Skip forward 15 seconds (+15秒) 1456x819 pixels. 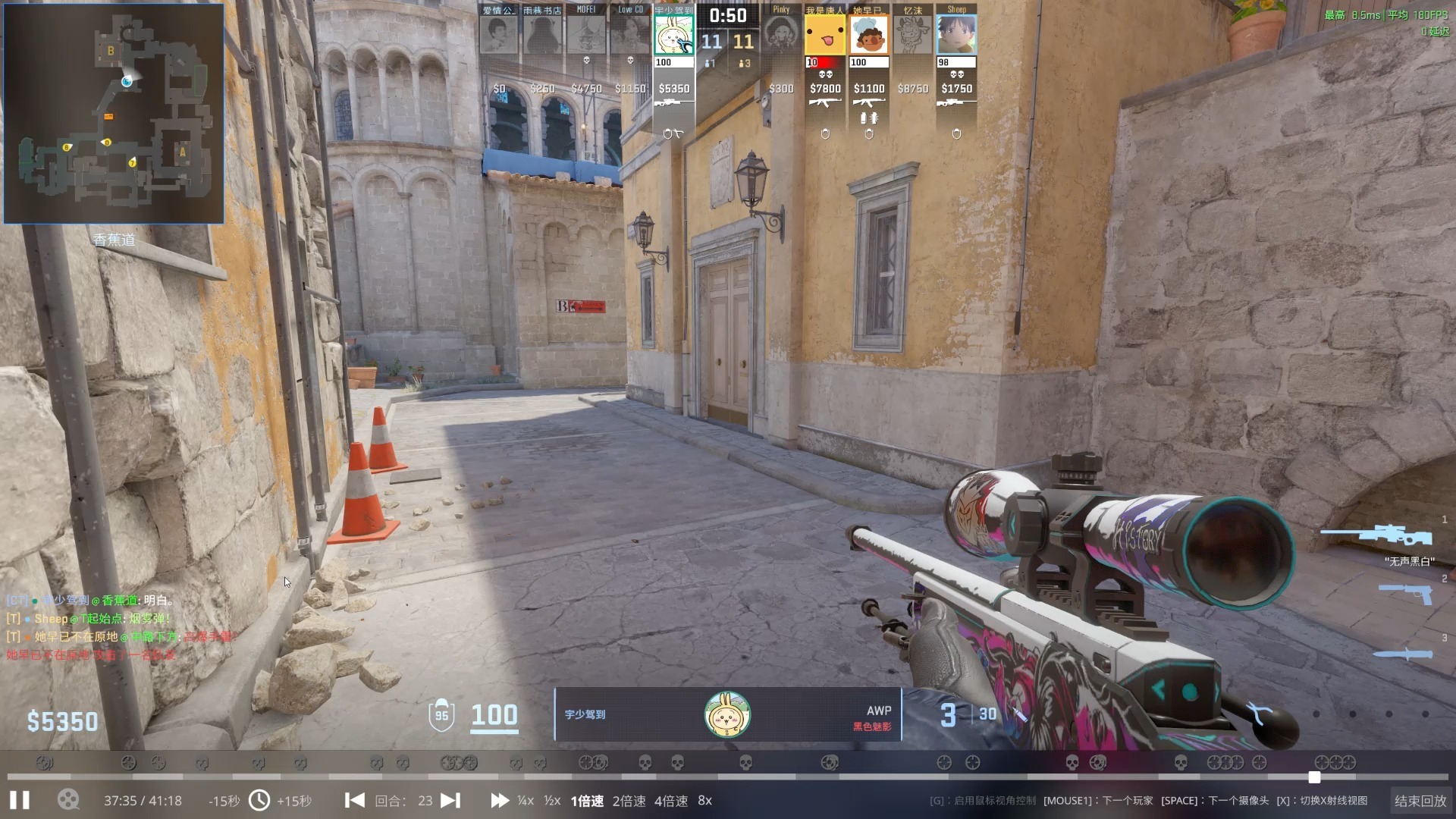coord(294,801)
